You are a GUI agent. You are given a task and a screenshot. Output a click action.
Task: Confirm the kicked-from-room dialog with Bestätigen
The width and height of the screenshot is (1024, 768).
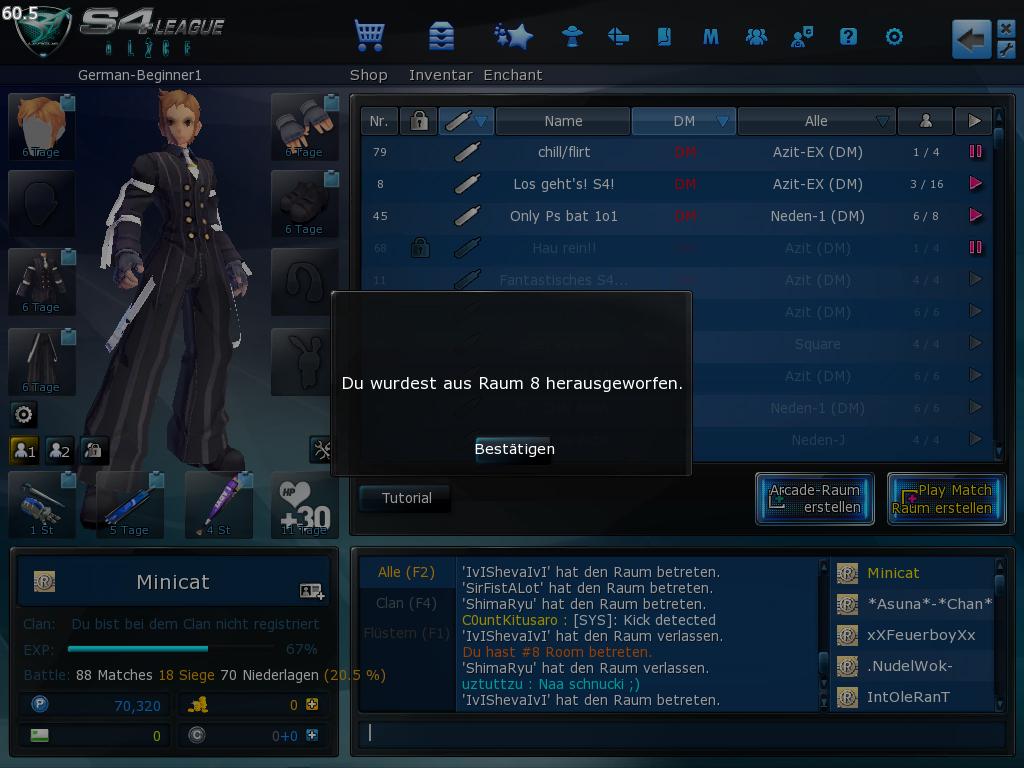(514, 448)
